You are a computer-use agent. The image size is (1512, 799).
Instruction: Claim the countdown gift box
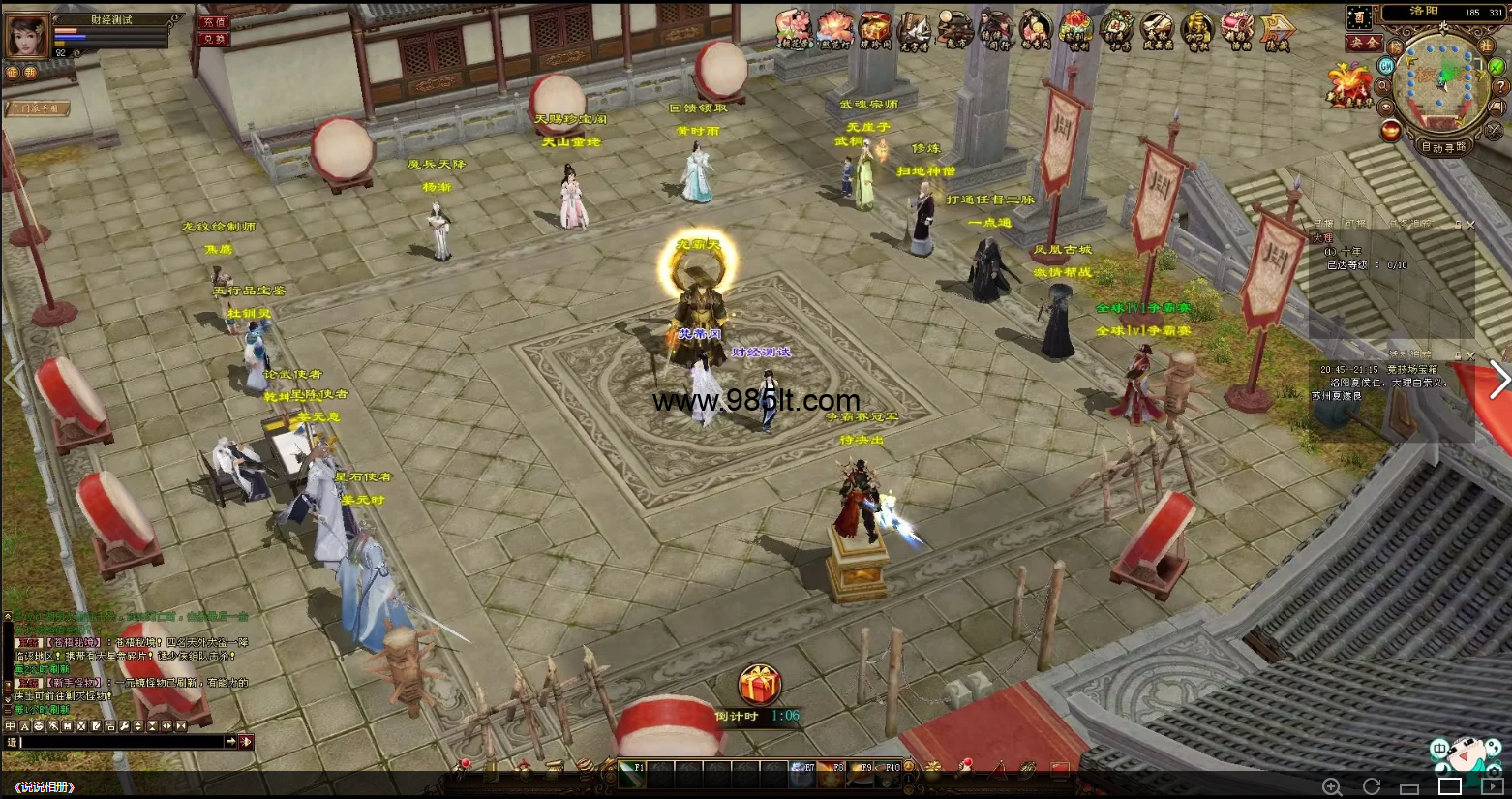click(759, 686)
